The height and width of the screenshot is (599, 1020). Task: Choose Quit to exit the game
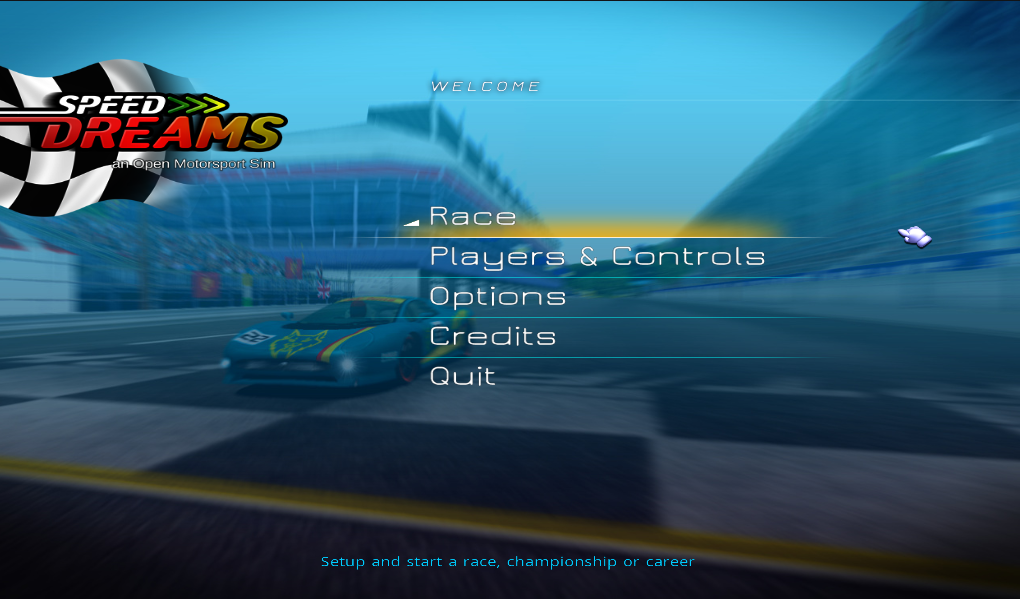(x=462, y=377)
